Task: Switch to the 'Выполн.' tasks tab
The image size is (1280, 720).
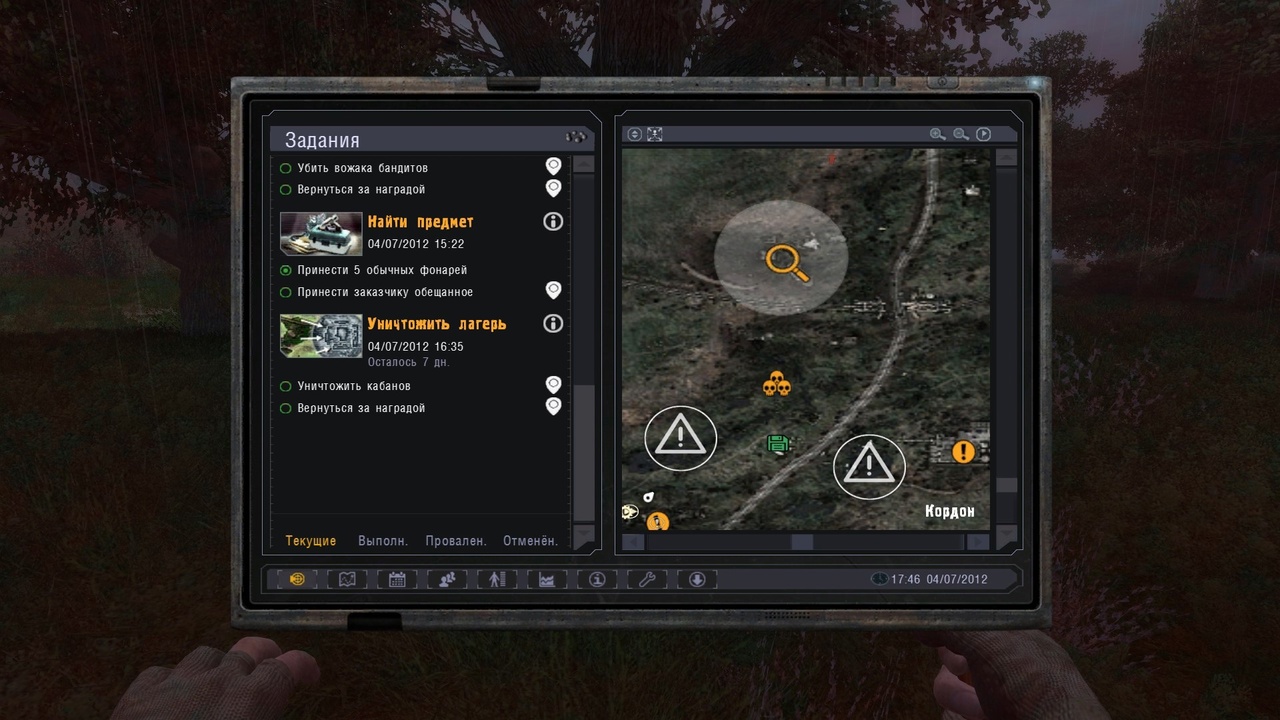Action: 383,540
